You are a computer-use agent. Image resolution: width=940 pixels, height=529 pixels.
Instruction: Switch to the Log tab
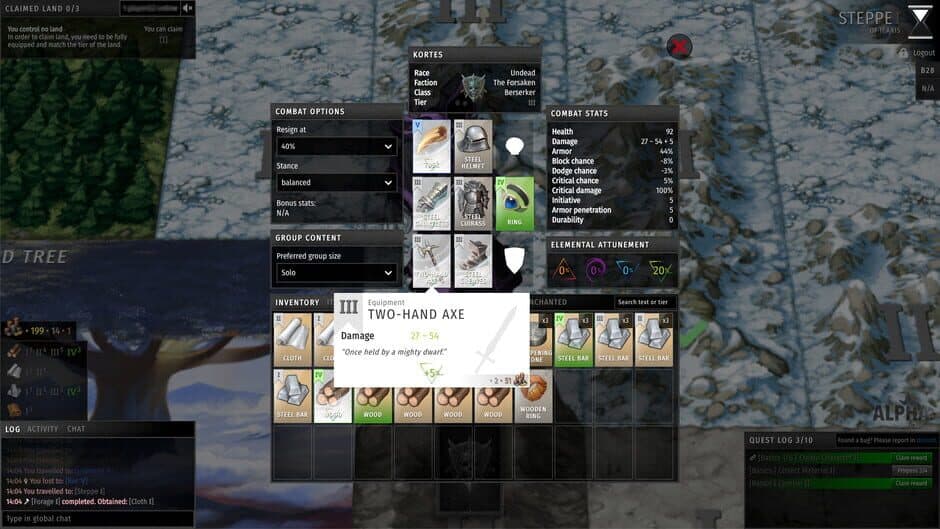coord(12,429)
